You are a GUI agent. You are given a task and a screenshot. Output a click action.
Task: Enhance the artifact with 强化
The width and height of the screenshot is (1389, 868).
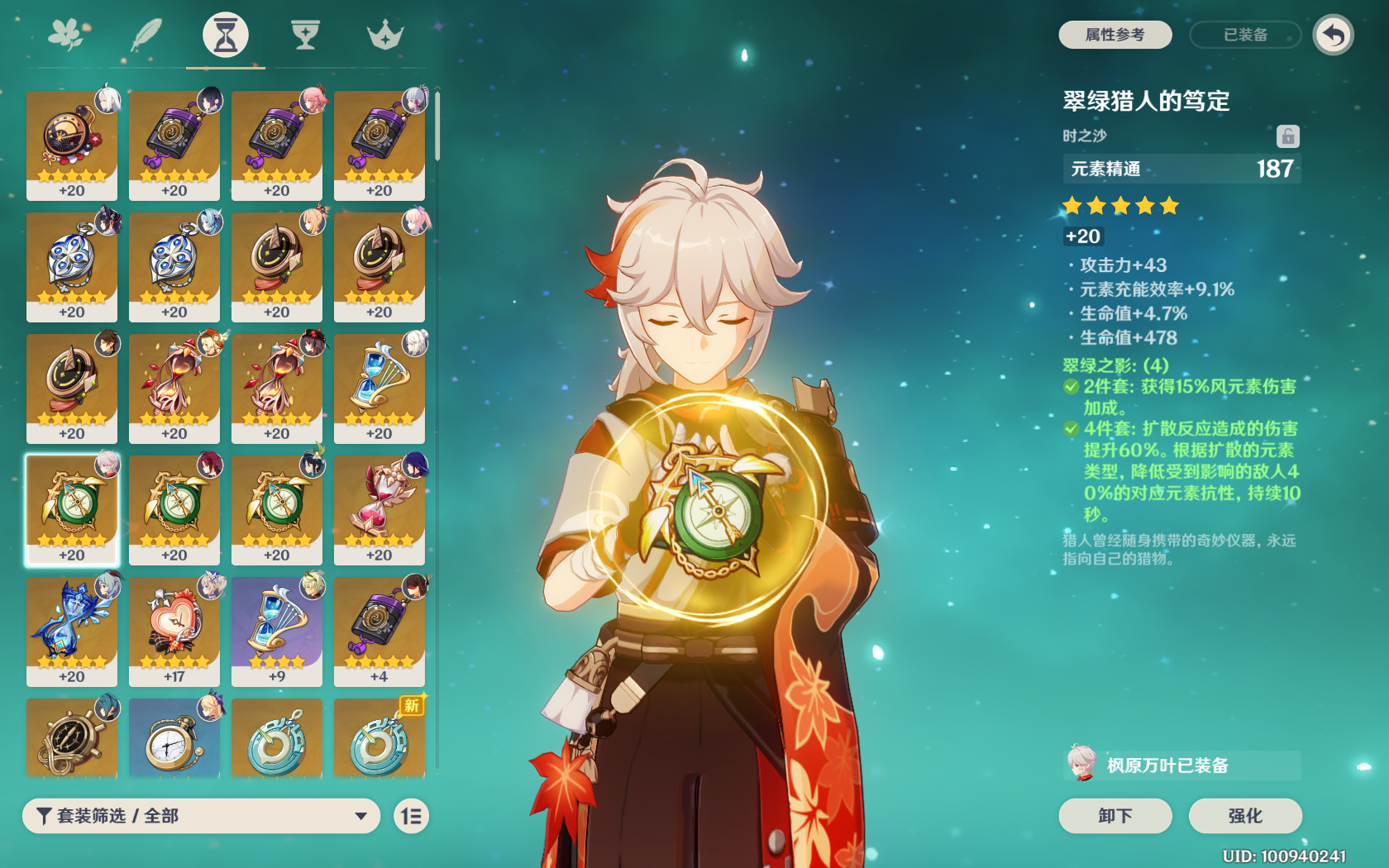tap(1245, 816)
